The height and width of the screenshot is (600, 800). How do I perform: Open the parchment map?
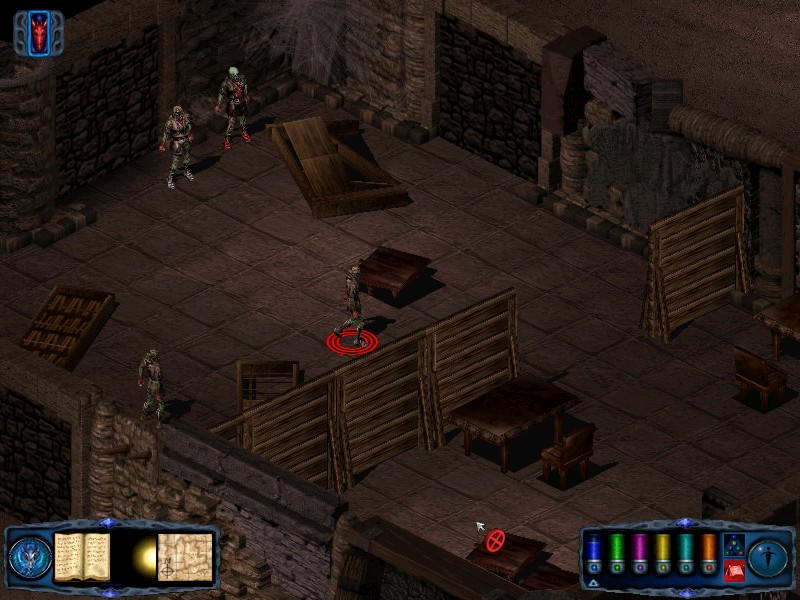point(185,554)
